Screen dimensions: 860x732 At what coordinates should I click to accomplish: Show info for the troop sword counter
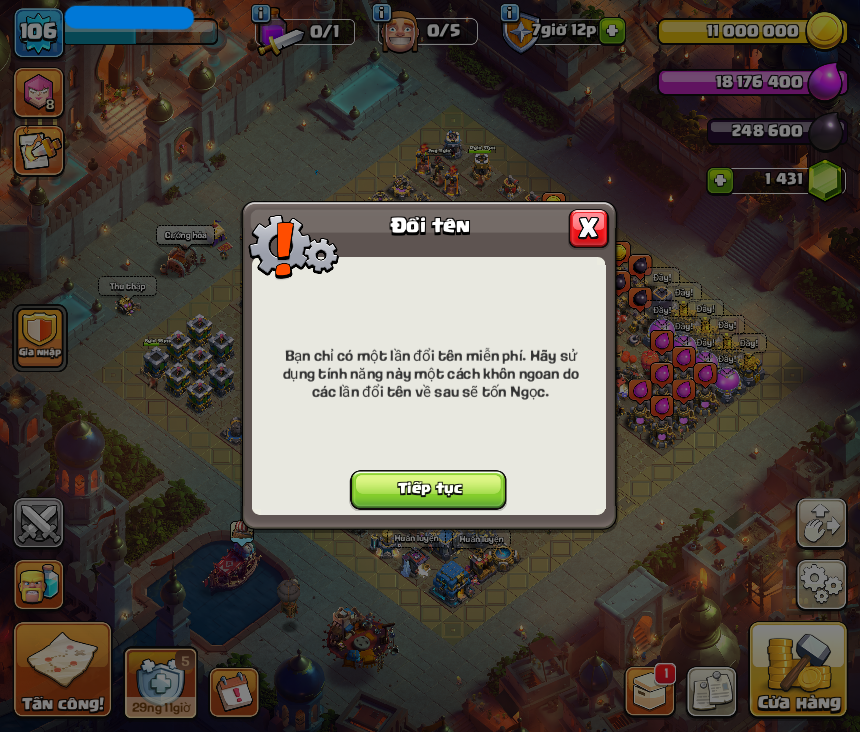[x=261, y=13]
